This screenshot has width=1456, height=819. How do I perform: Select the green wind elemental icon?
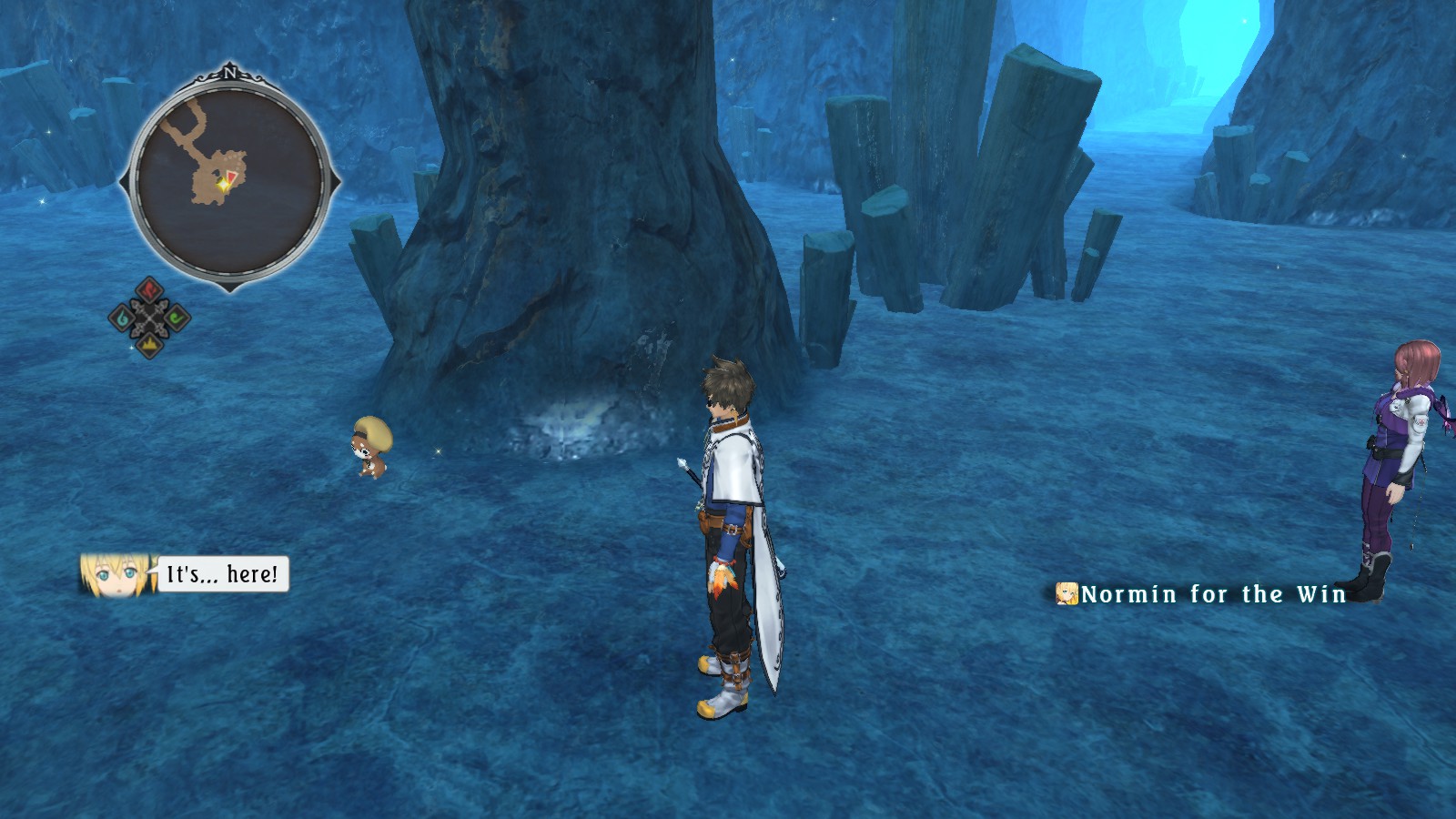click(176, 318)
